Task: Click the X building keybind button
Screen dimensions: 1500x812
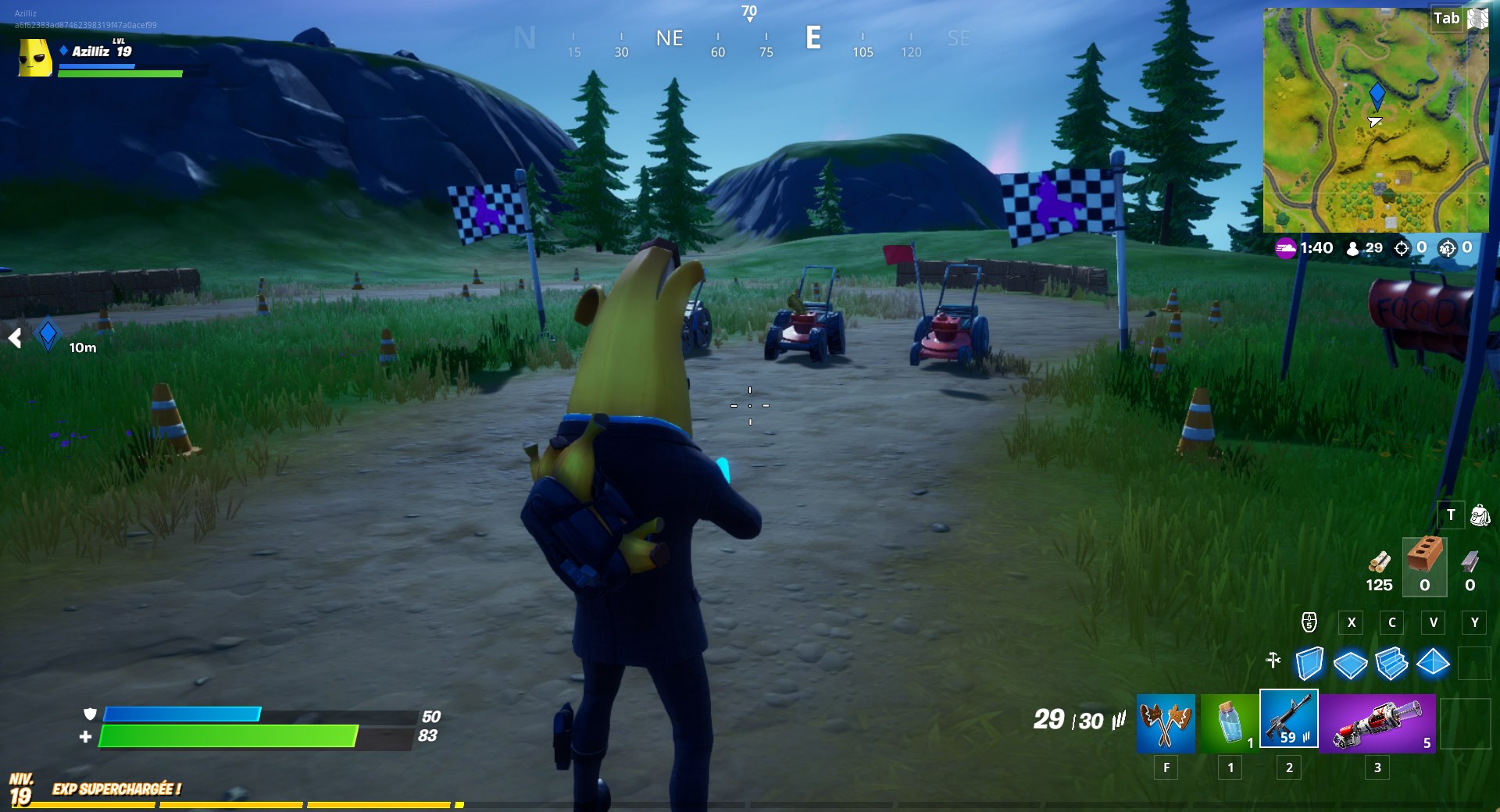Action: pos(1352,623)
